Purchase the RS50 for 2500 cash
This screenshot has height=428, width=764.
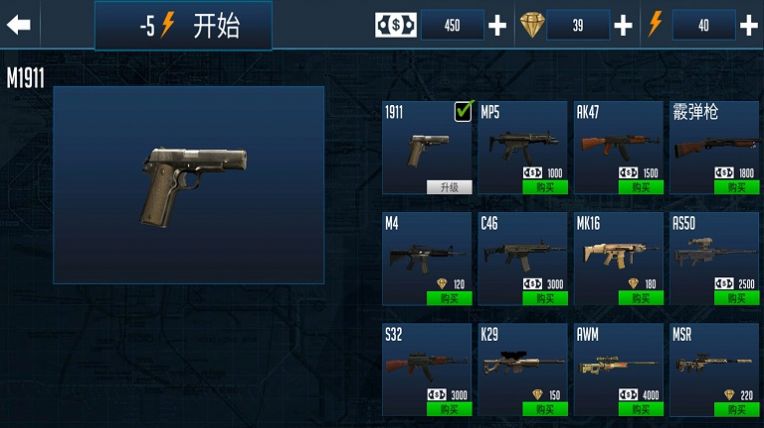(736, 298)
